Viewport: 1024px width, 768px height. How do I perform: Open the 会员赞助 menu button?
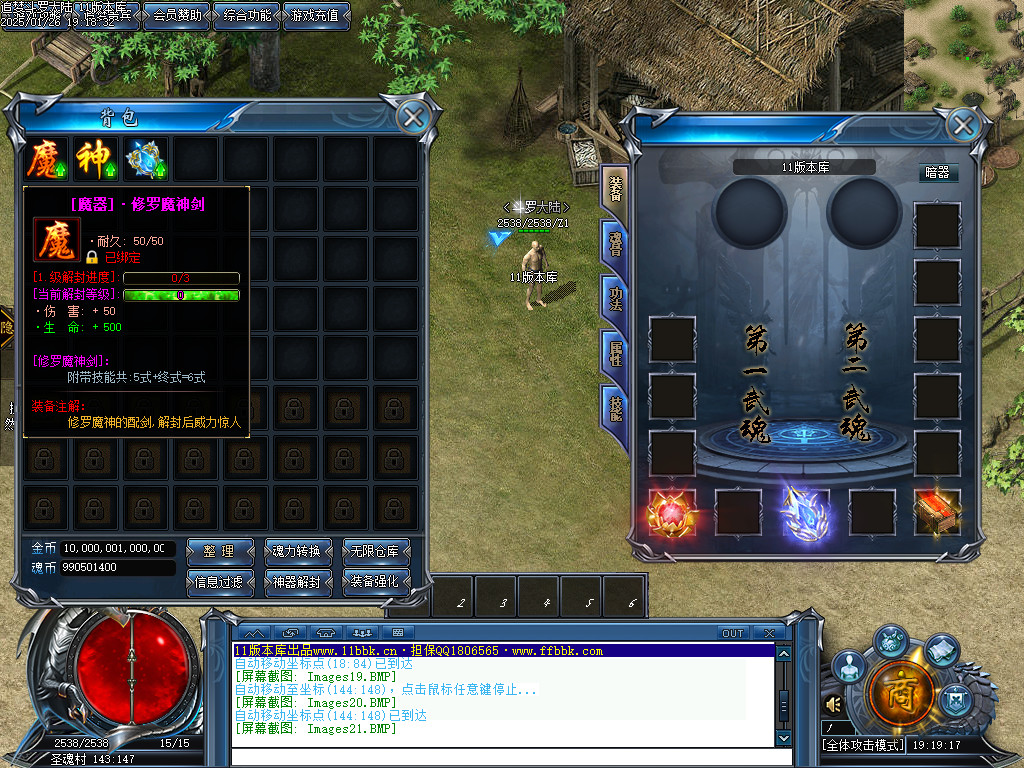177,15
